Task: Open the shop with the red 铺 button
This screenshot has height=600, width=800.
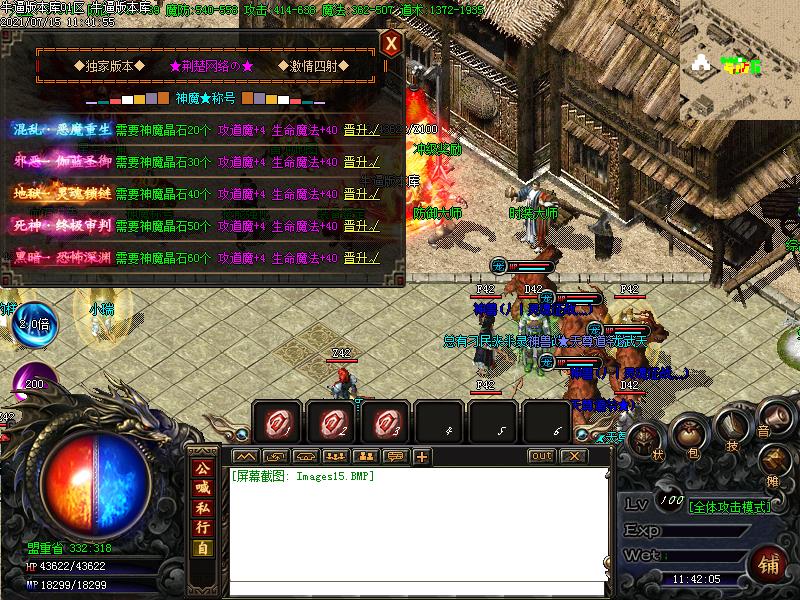Action: (768, 564)
